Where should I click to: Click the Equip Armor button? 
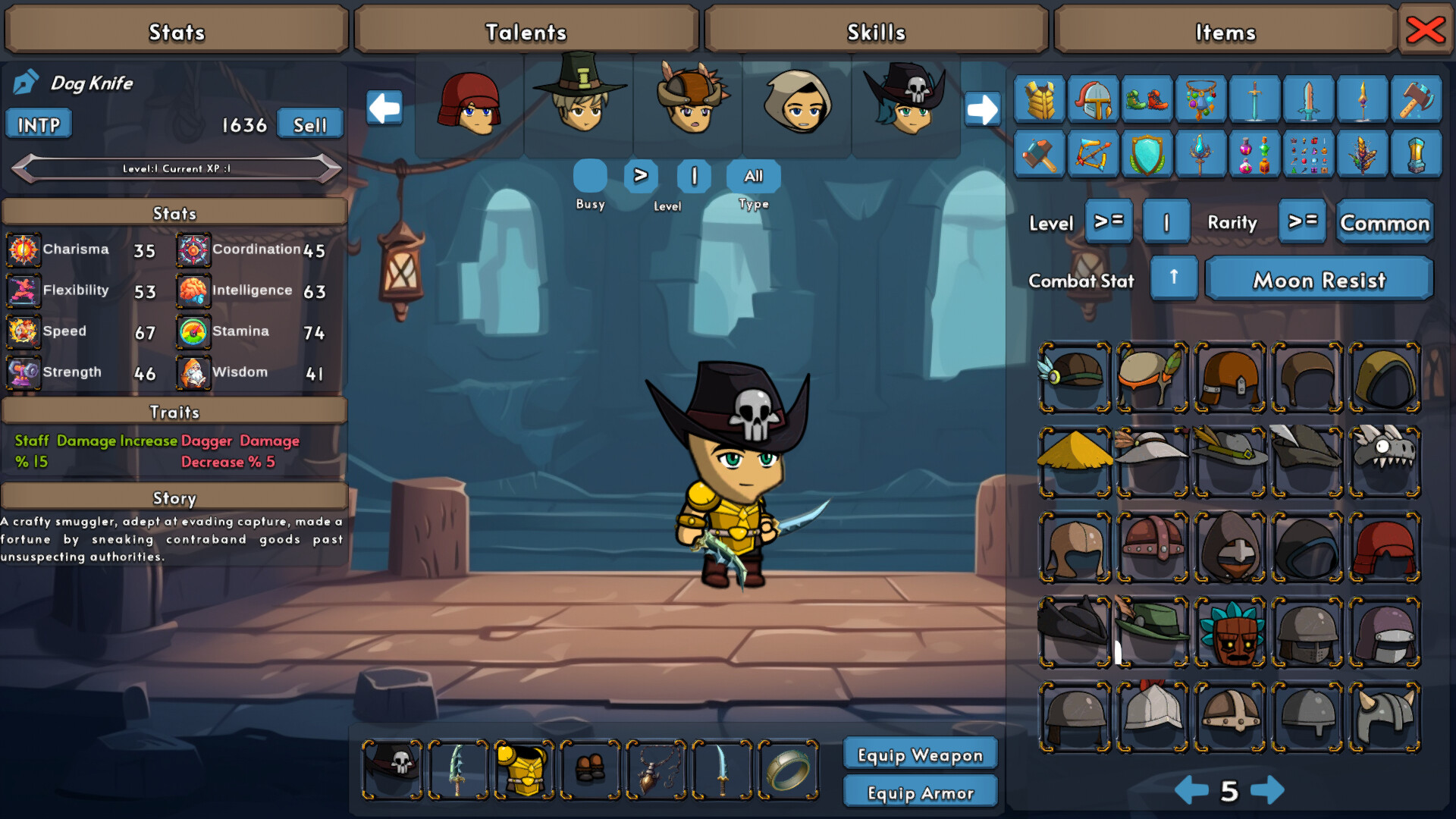tap(920, 793)
